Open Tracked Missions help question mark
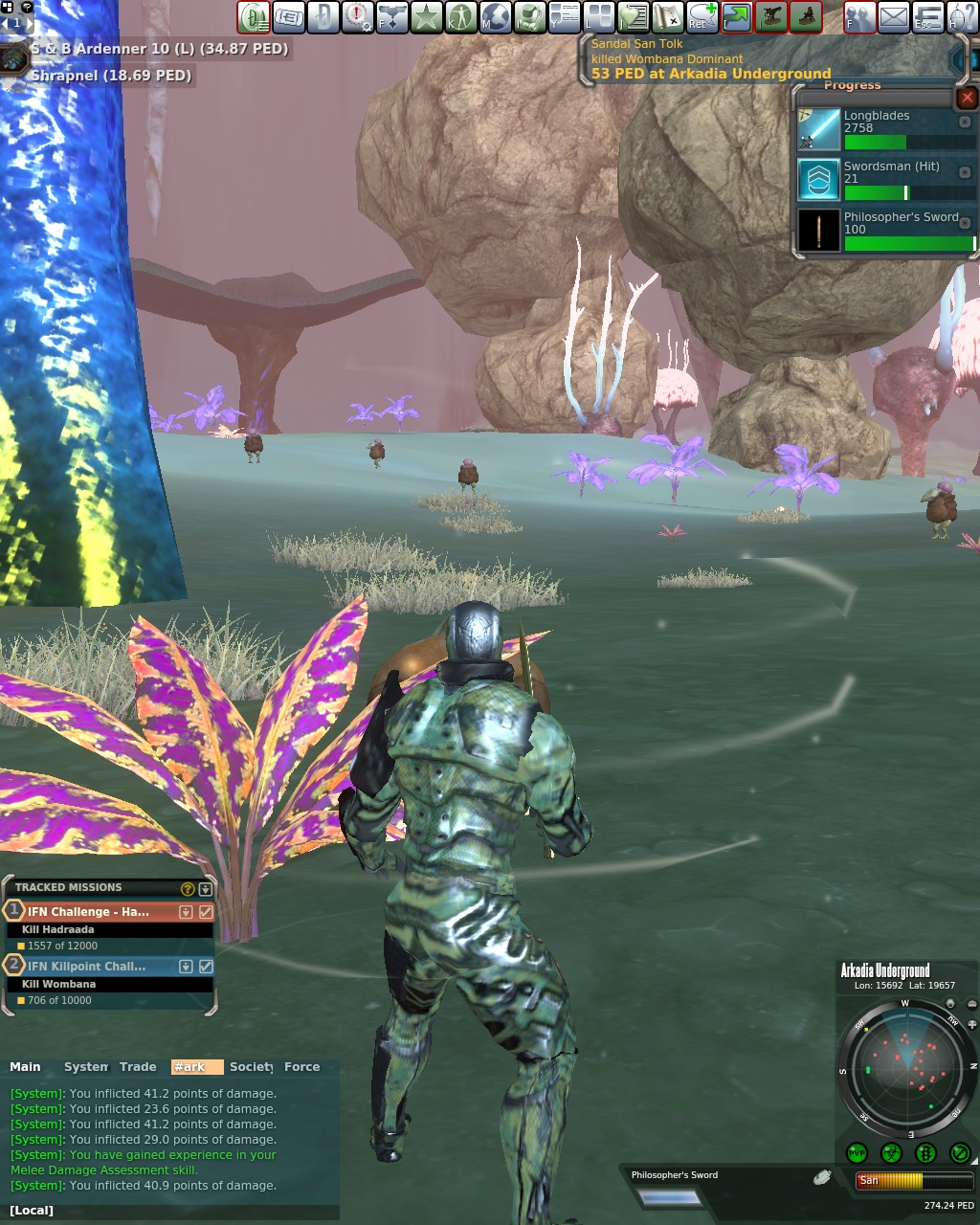 click(188, 888)
